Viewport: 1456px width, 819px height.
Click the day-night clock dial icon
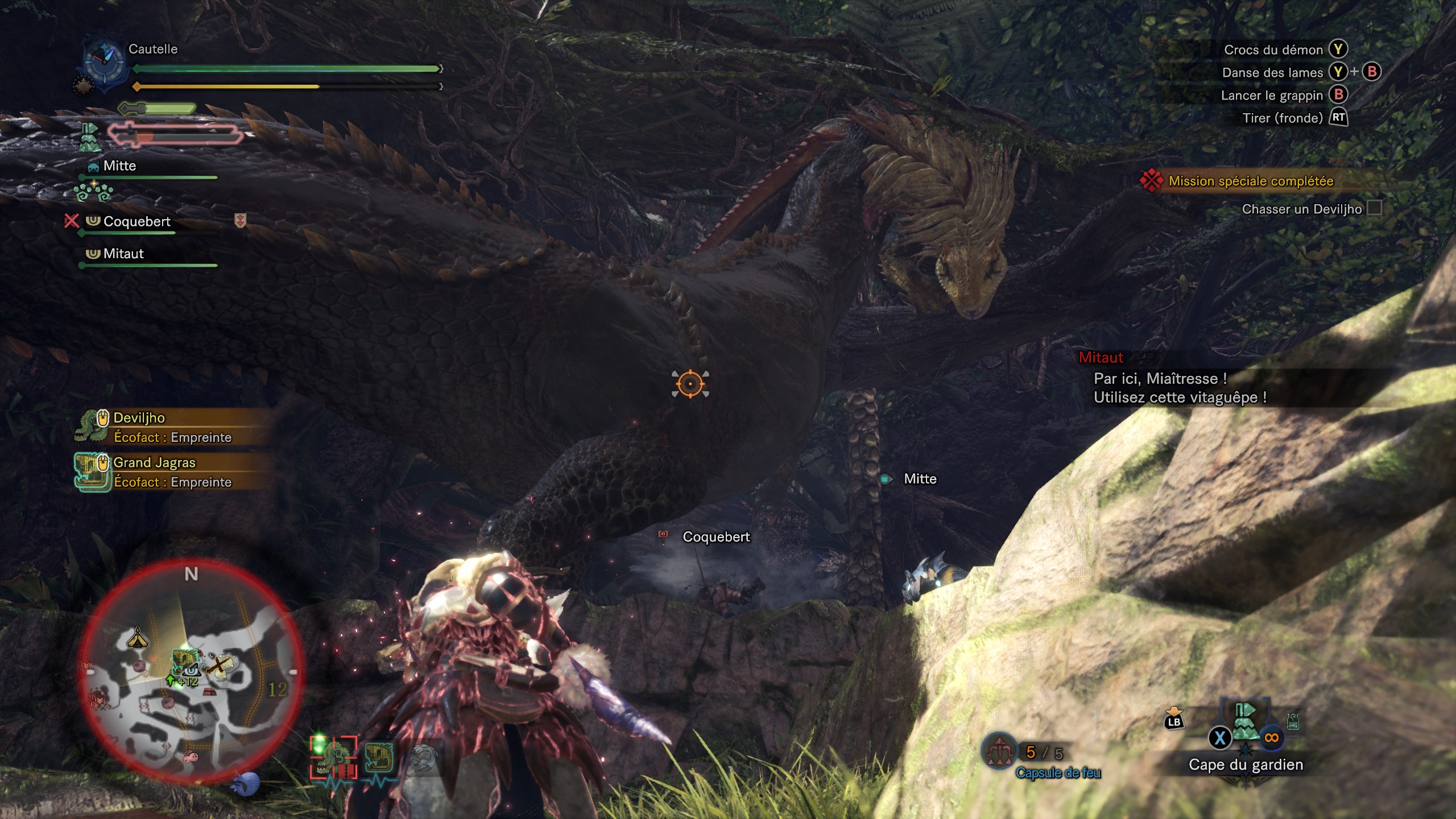click(x=104, y=64)
